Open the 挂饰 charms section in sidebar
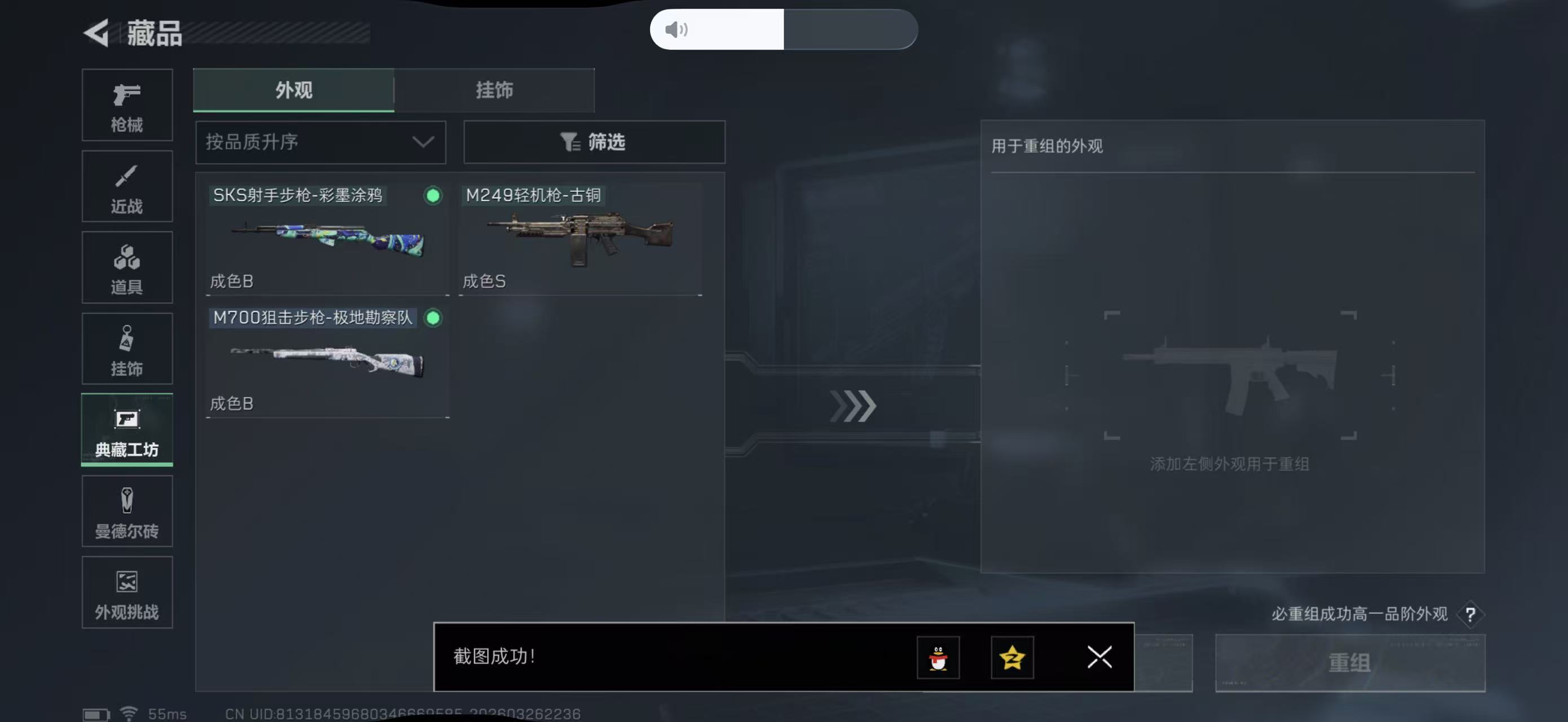 point(127,349)
